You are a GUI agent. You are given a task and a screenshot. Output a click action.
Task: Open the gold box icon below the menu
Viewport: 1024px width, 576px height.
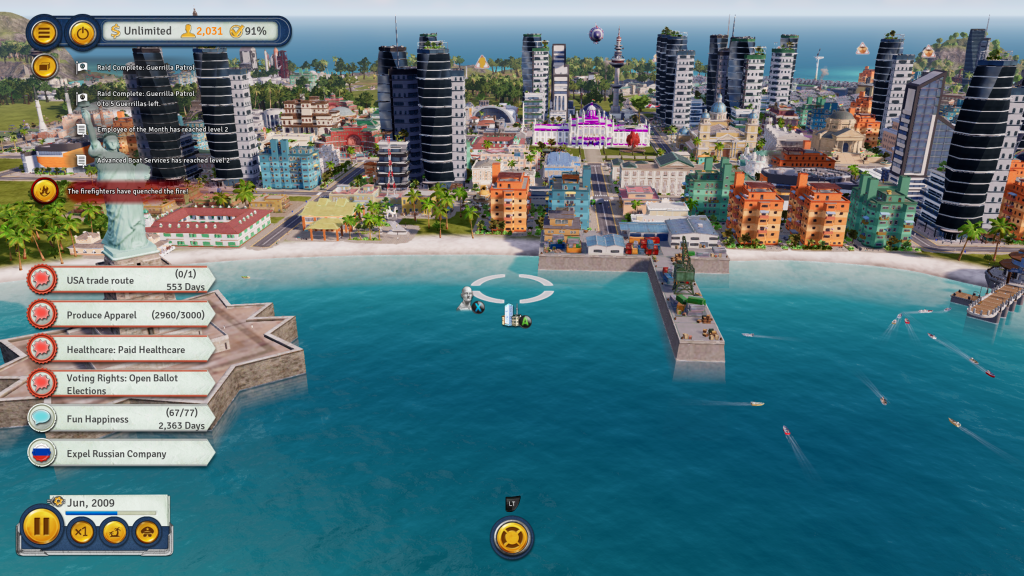click(44, 66)
